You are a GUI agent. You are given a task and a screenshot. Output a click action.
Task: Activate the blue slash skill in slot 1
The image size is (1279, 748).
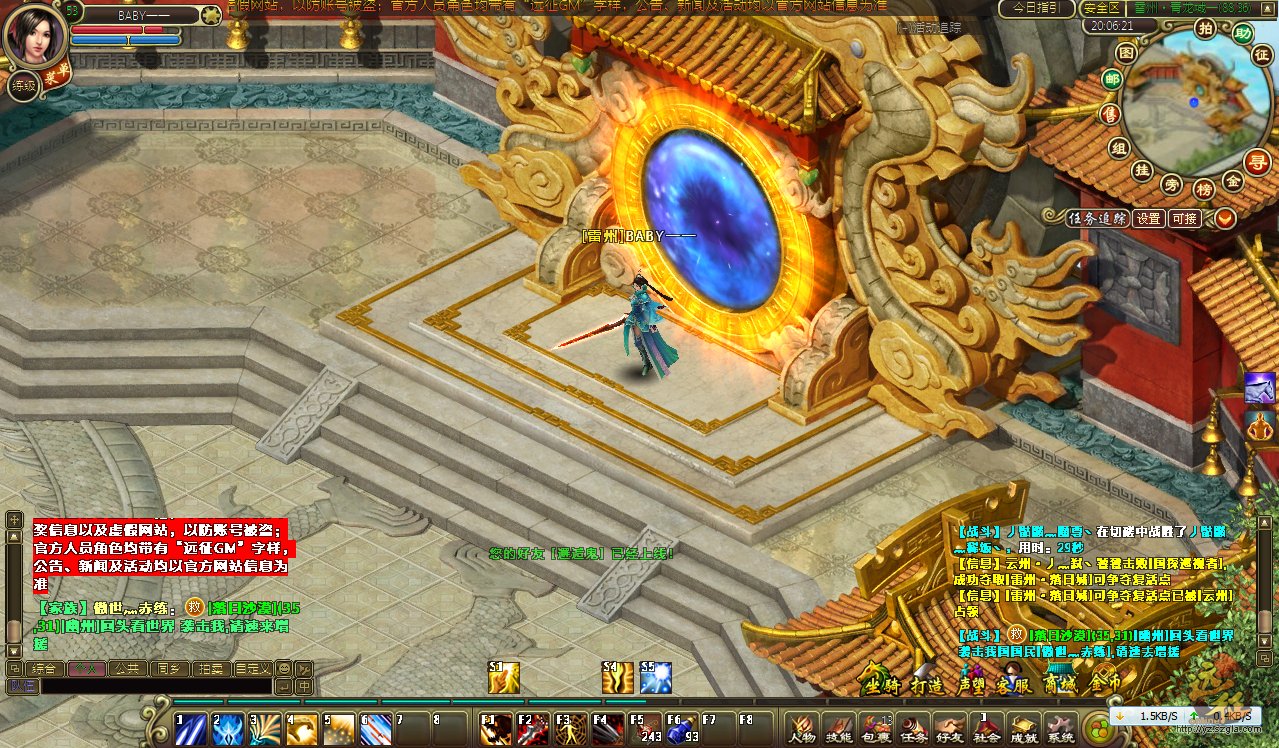(x=190, y=729)
